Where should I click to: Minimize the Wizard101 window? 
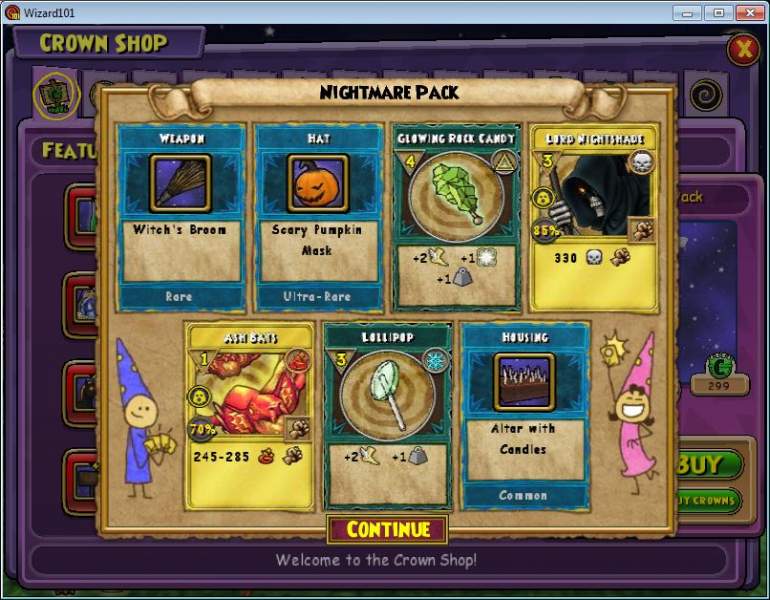686,13
